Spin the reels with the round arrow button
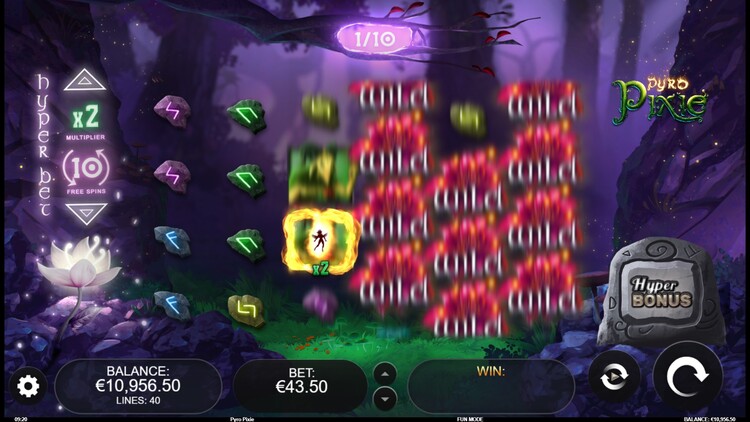This screenshot has height=422, width=750. 687,379
